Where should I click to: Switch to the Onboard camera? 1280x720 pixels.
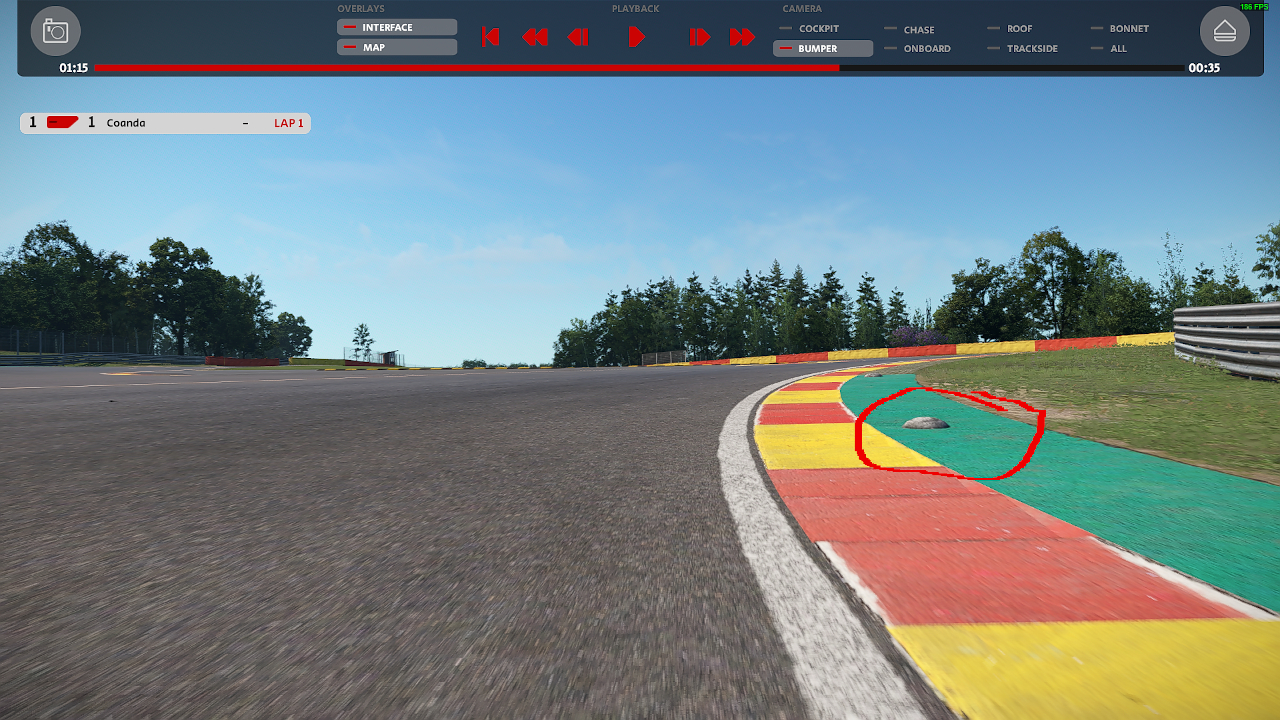click(x=925, y=48)
